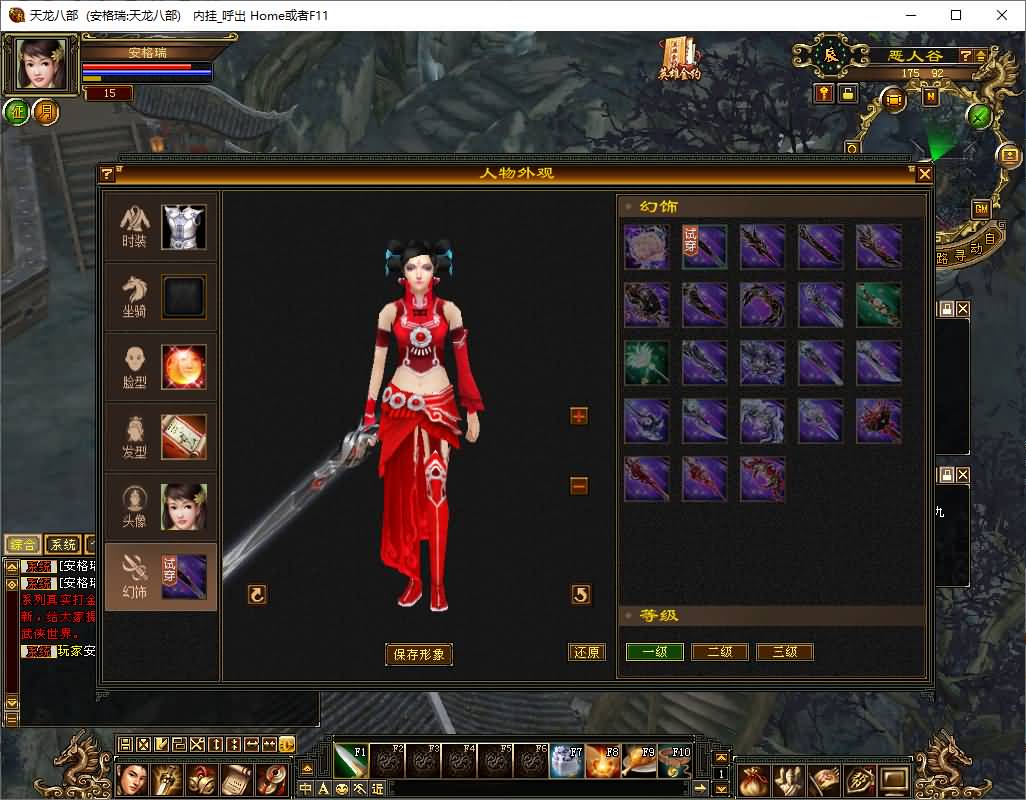Select the 幻饰 weapon skin category
1026x800 pixels.
[x=160, y=577]
